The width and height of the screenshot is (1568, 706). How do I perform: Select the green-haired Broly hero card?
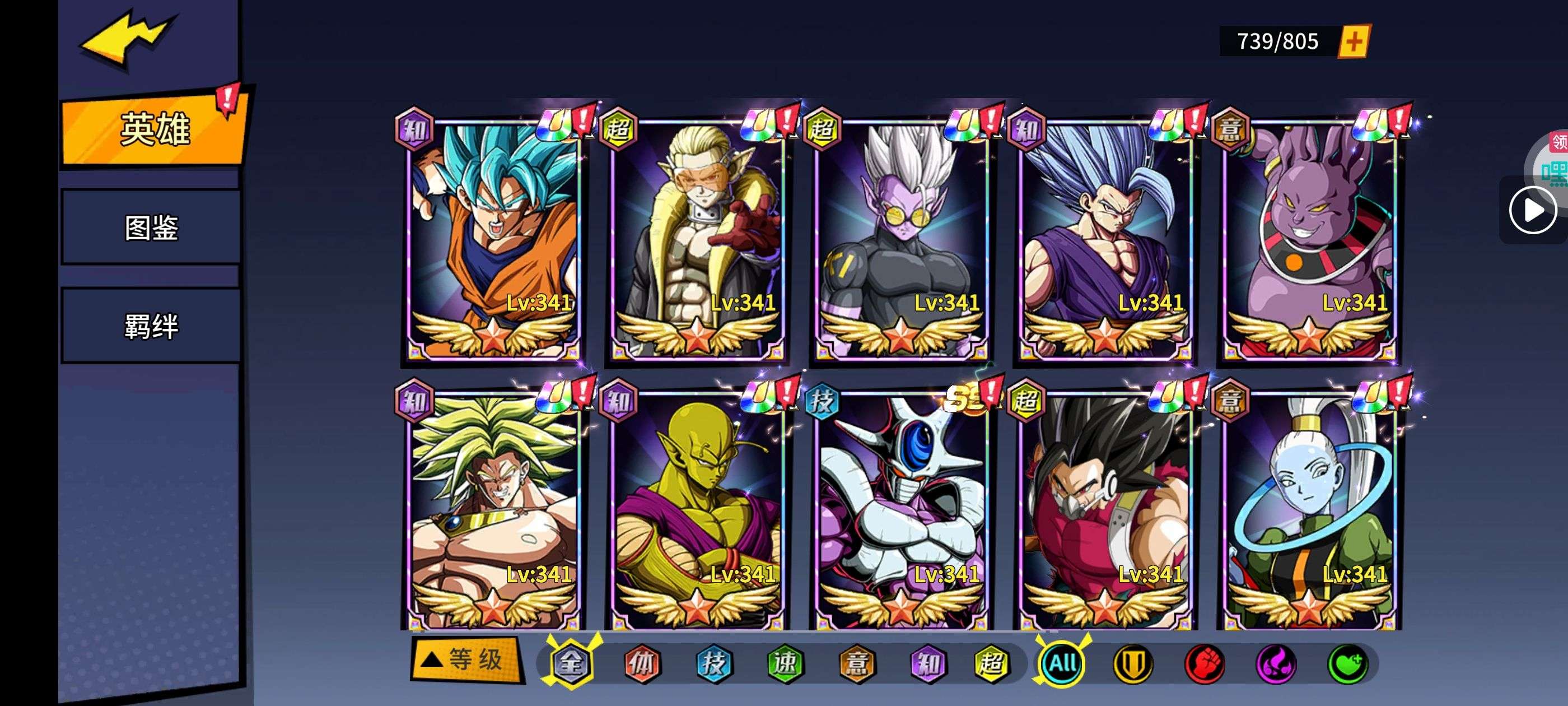(493, 512)
